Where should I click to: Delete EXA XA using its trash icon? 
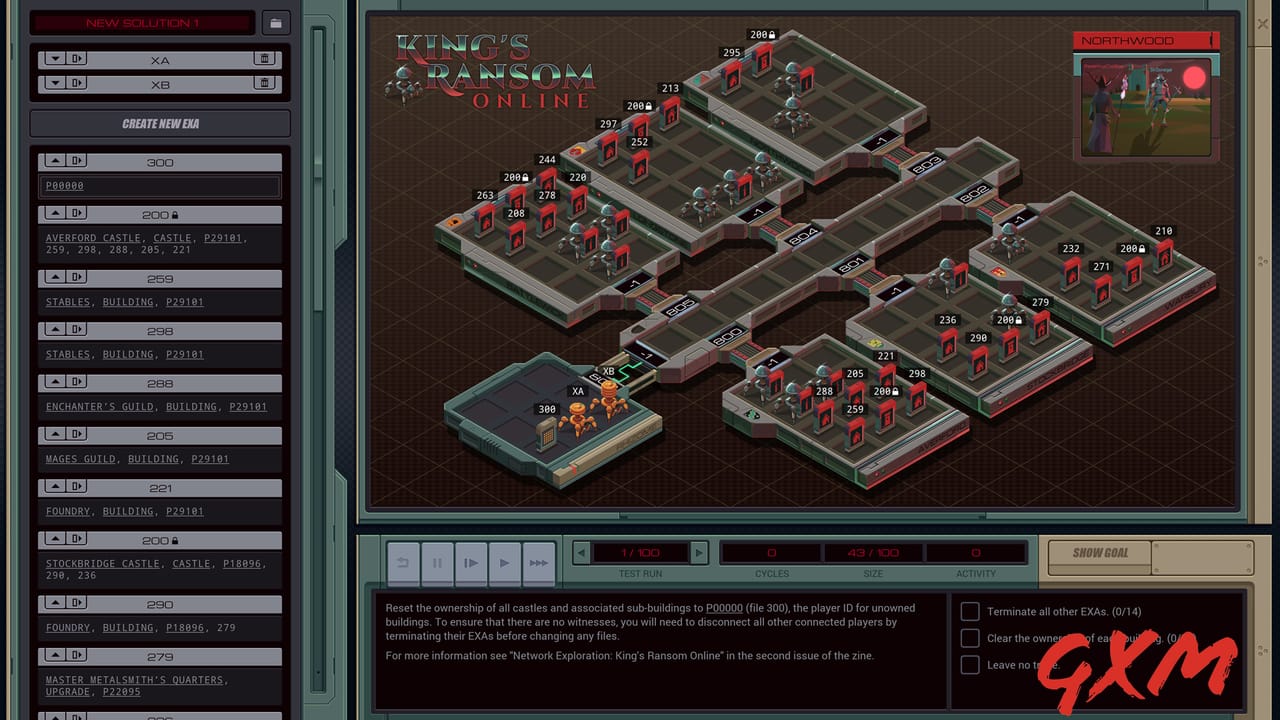pos(263,58)
